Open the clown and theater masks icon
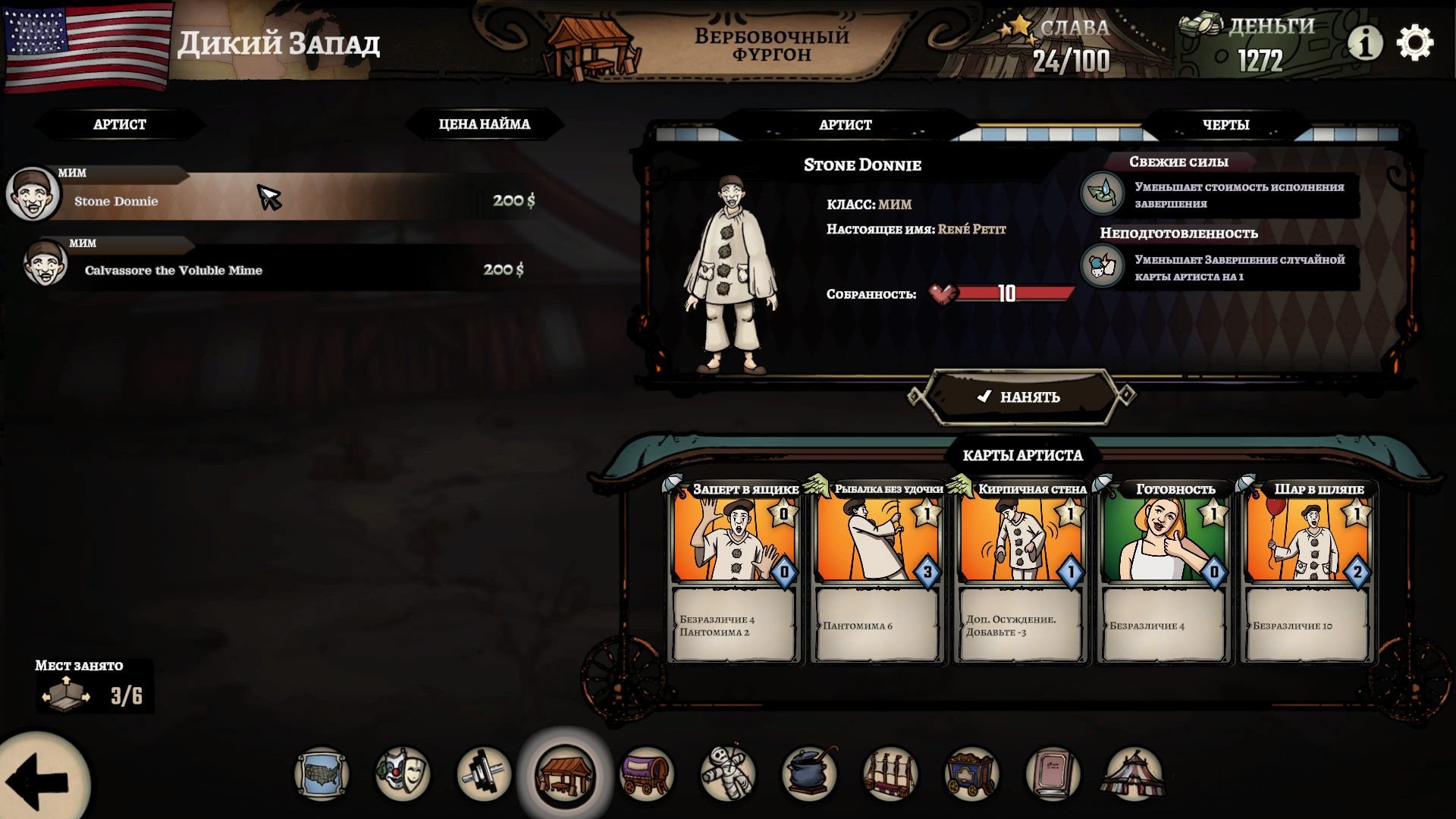Screen dimensions: 1456x819 [x=403, y=774]
